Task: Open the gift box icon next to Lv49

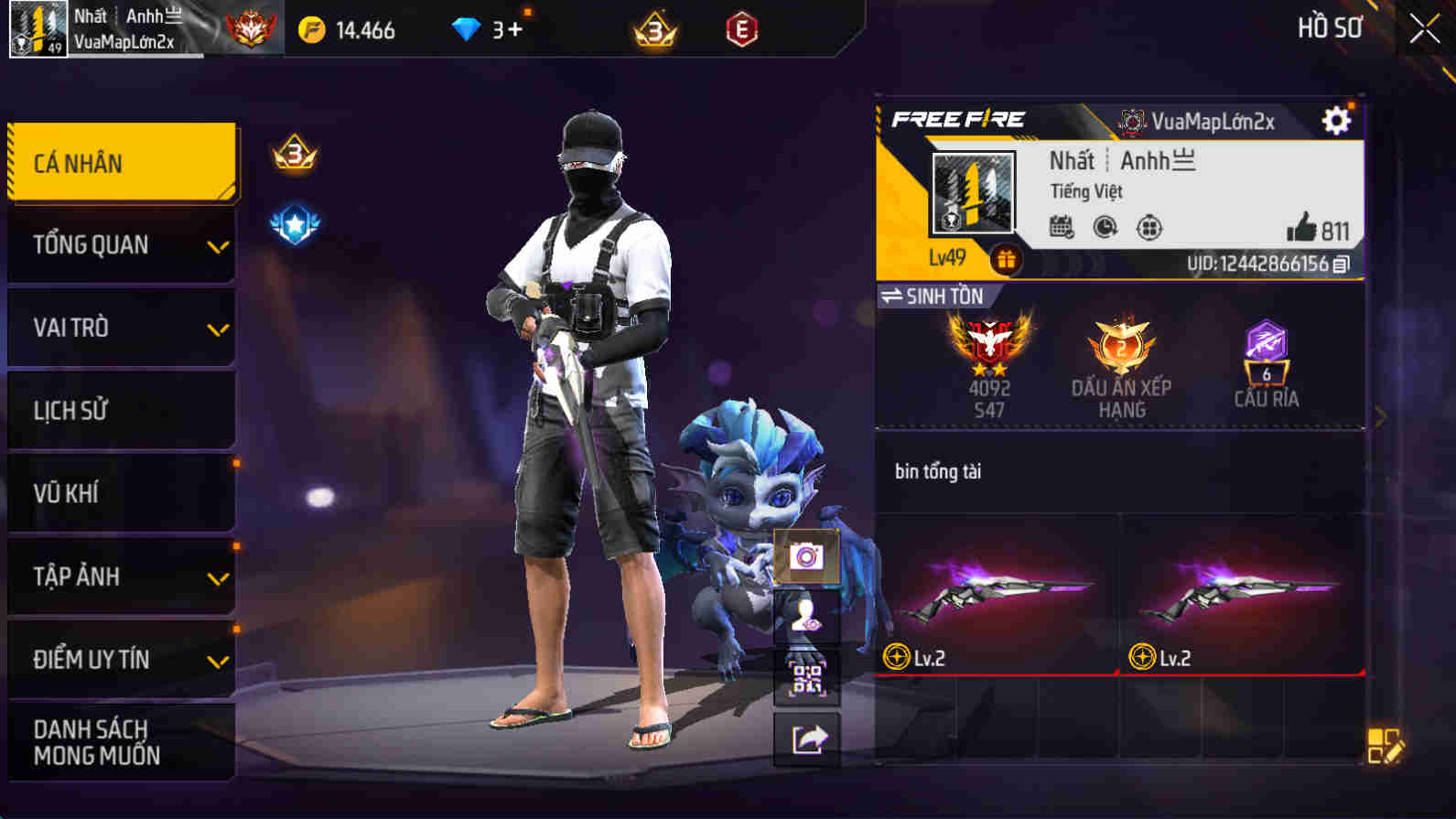Action: (1007, 260)
